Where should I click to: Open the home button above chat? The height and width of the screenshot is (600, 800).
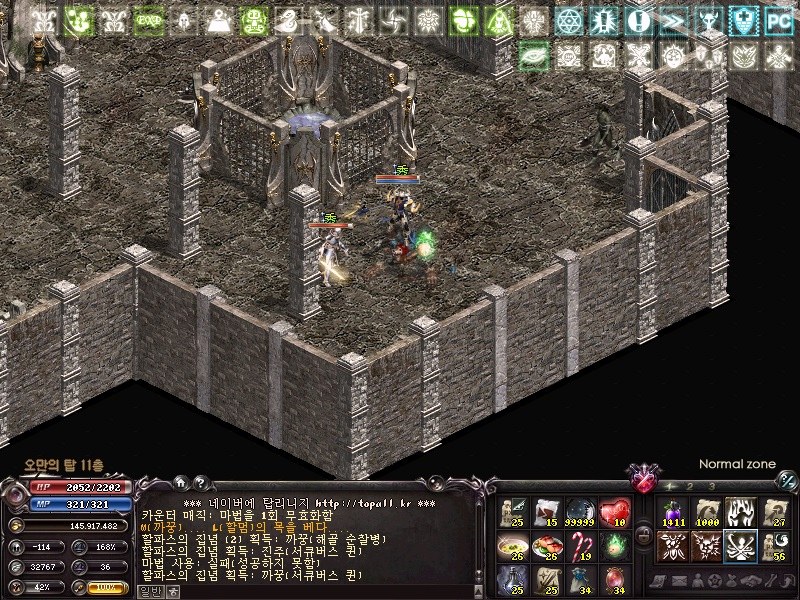click(x=180, y=482)
